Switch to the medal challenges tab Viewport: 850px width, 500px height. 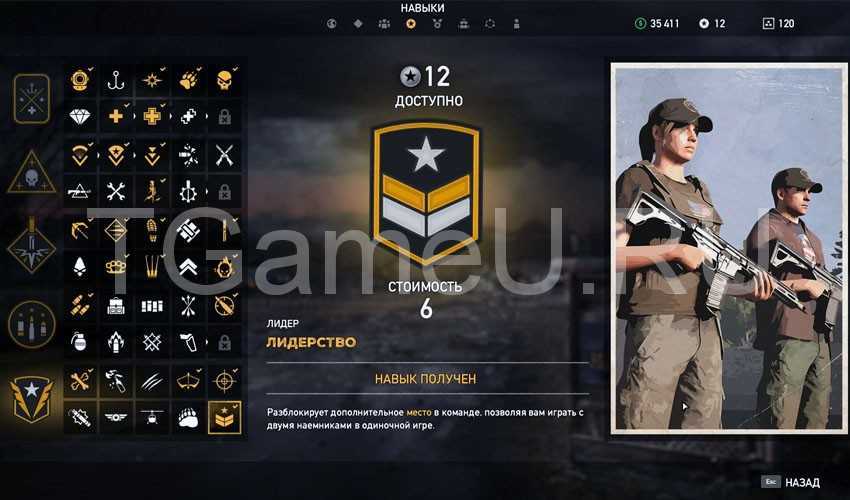pyautogui.click(x=437, y=23)
